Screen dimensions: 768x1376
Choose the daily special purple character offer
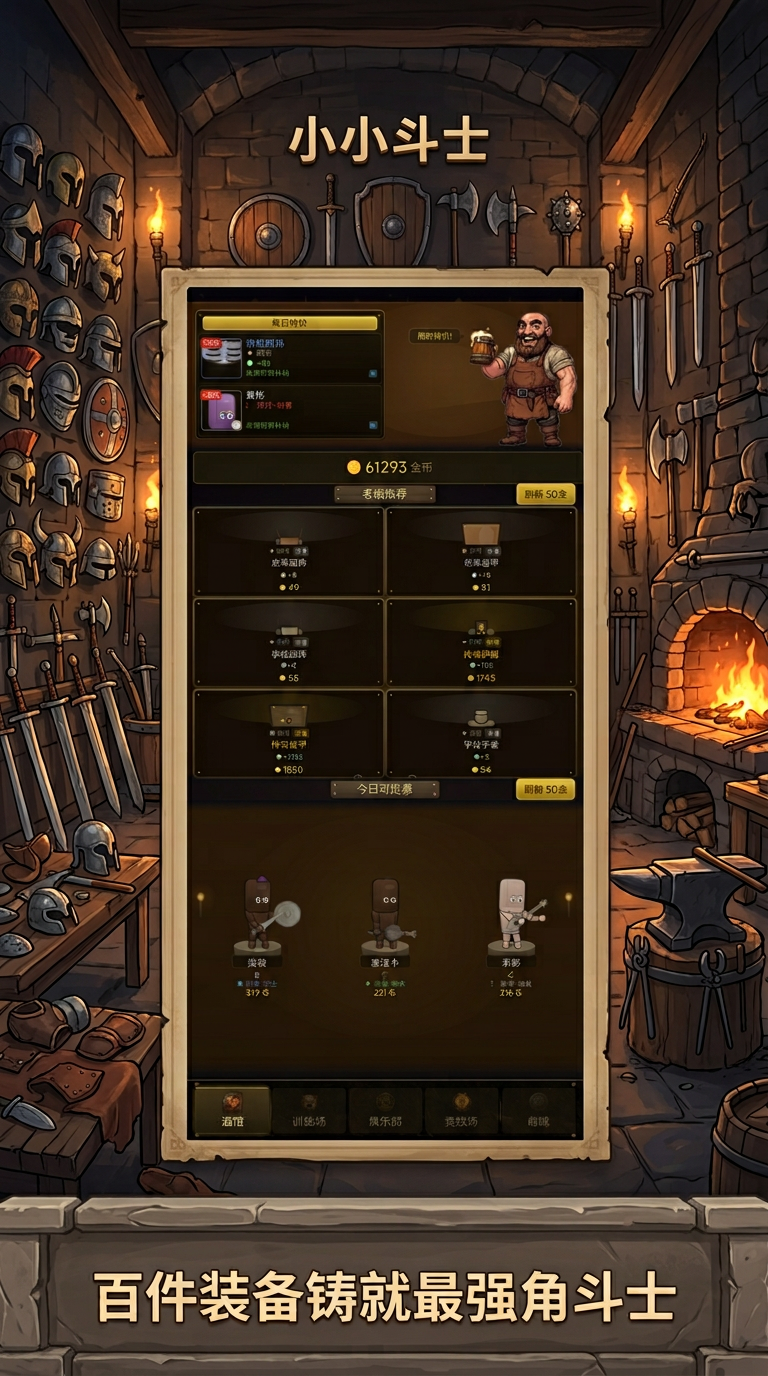click(x=290, y=410)
